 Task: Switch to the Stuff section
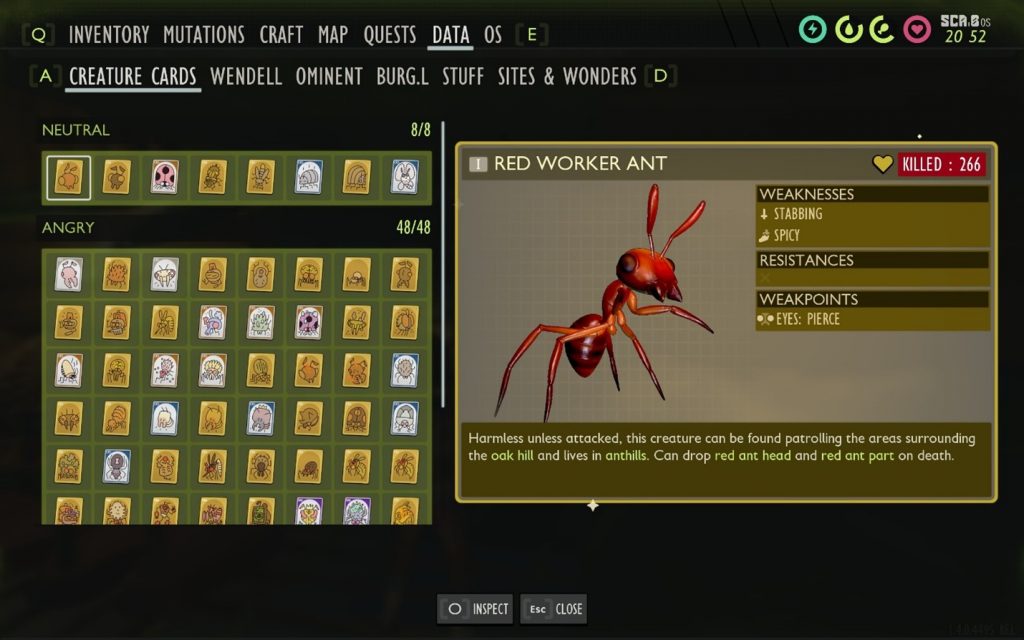pos(463,77)
